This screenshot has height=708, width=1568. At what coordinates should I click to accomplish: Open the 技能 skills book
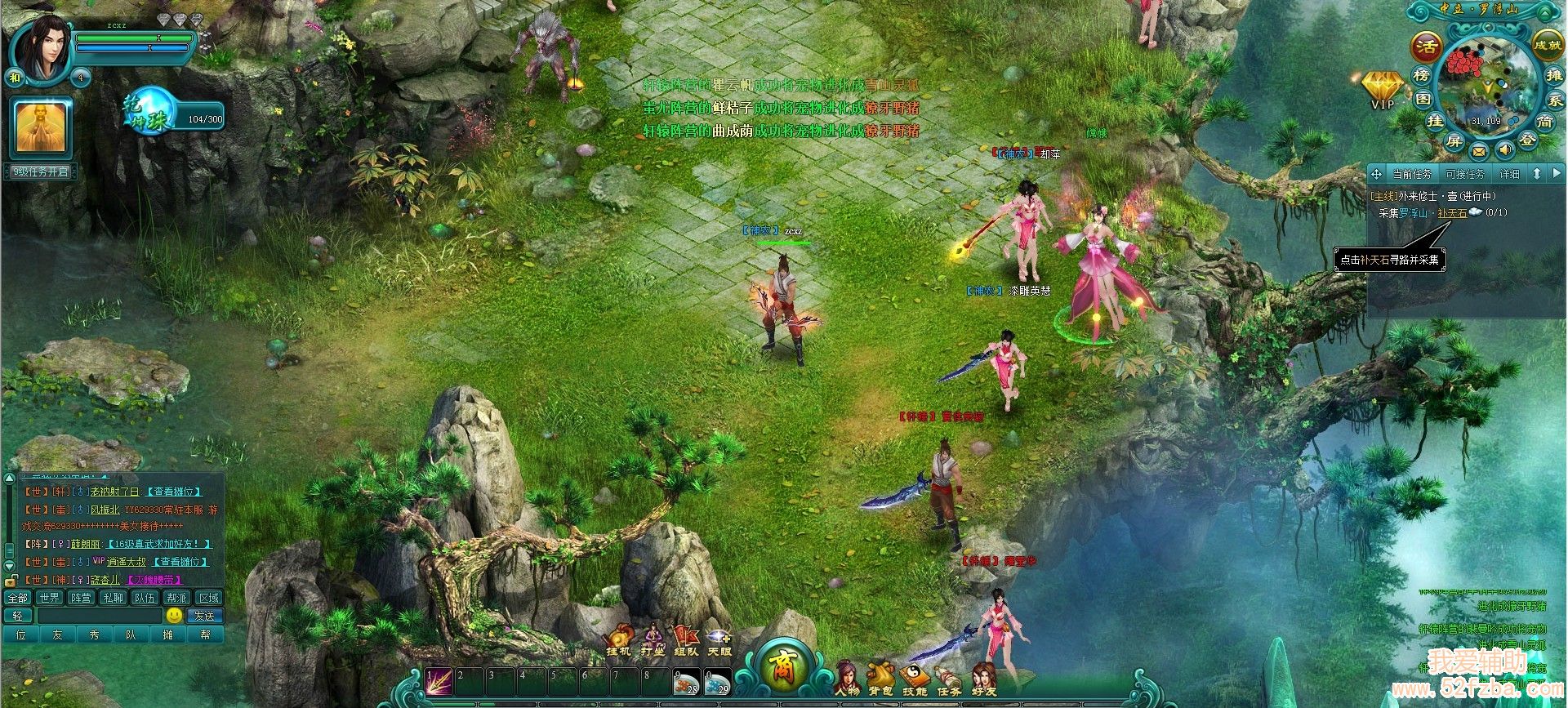pyautogui.click(x=915, y=679)
